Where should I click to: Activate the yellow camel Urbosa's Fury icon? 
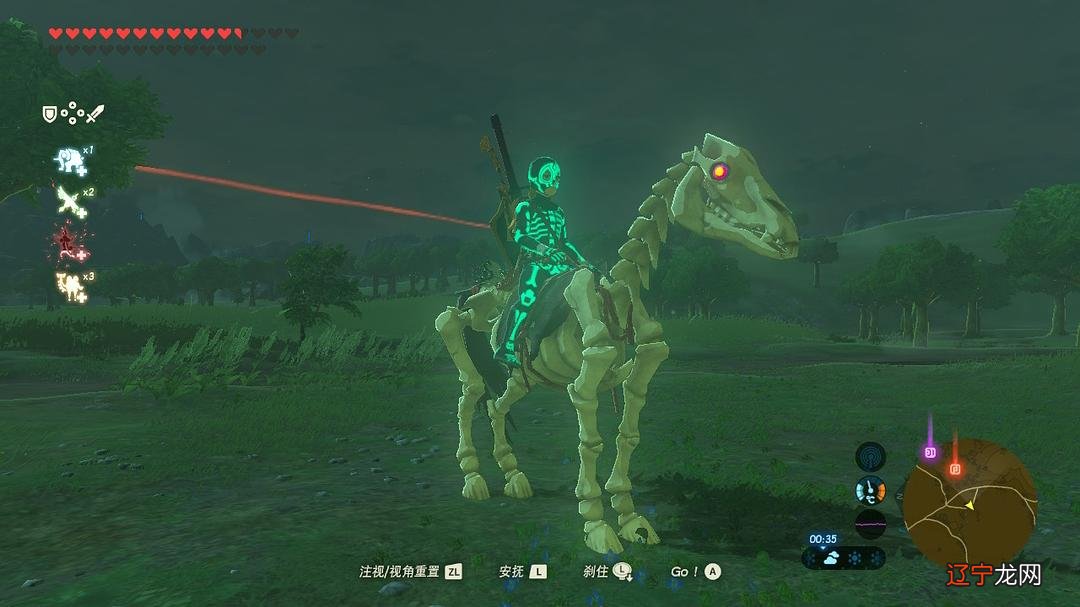tap(69, 284)
